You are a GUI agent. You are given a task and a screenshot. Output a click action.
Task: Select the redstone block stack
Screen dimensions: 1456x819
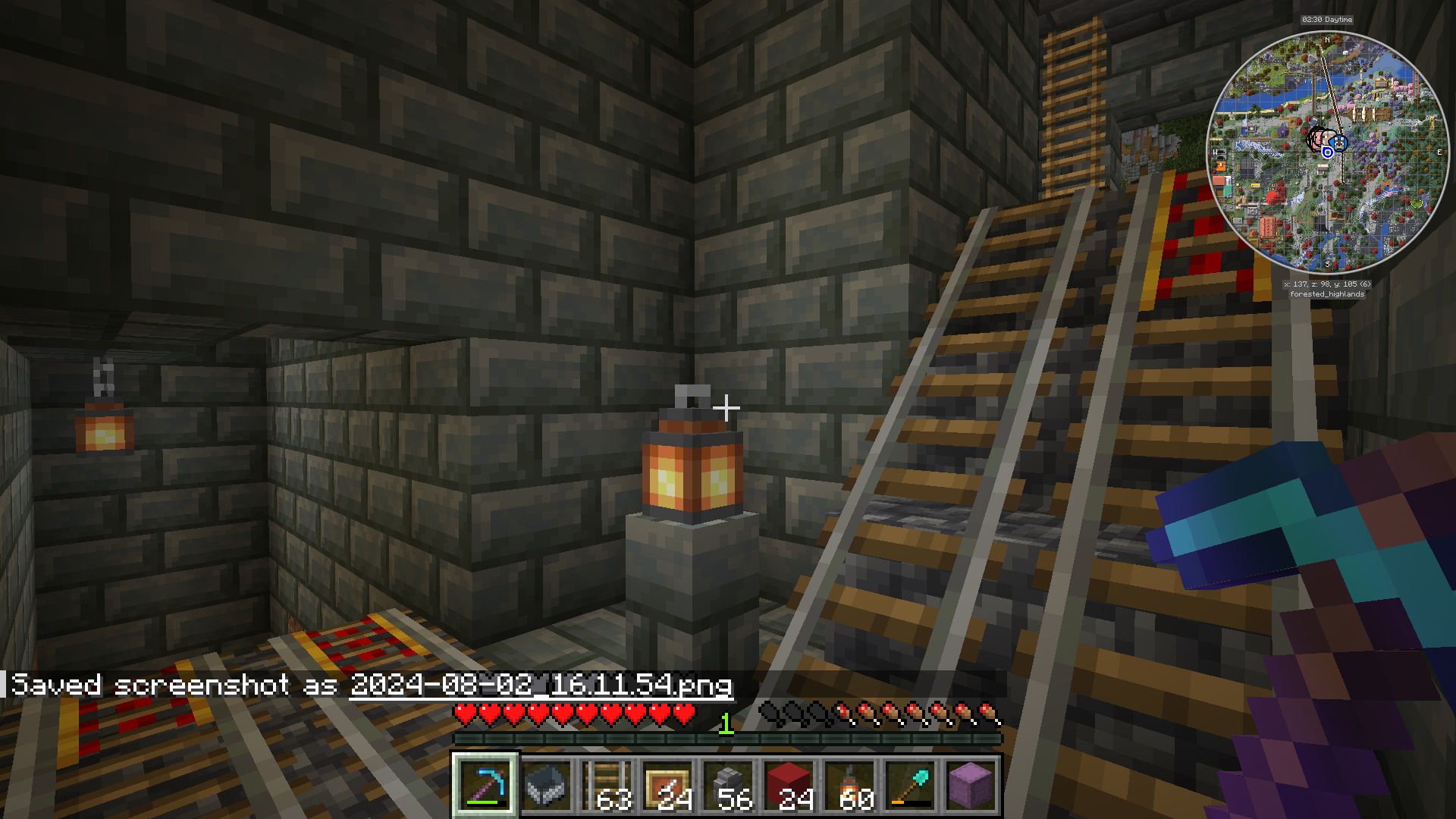[789, 786]
